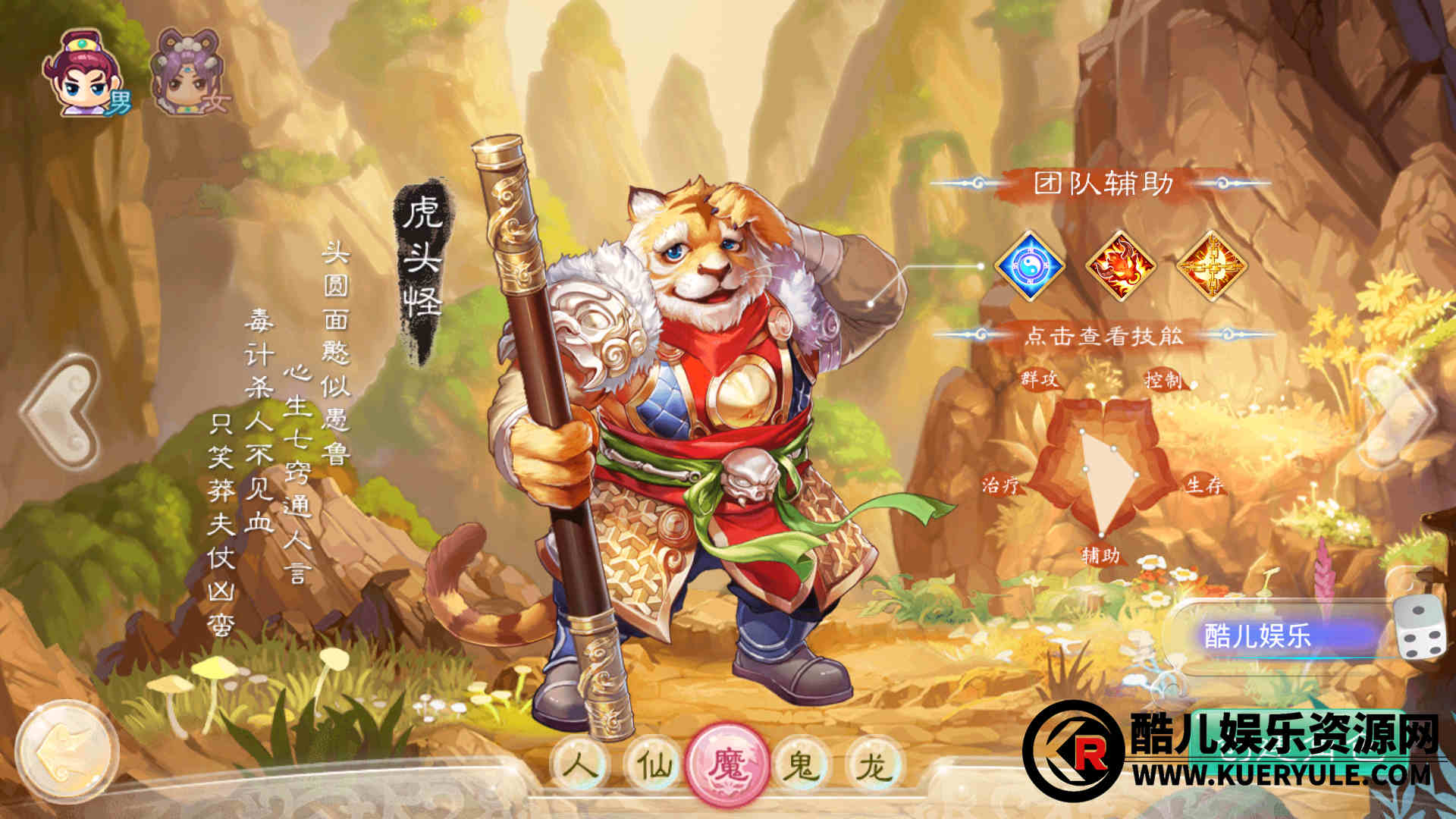Switch to the 仙 (Immortal) race tab
Viewport: 1456px width, 819px height.
655,765
